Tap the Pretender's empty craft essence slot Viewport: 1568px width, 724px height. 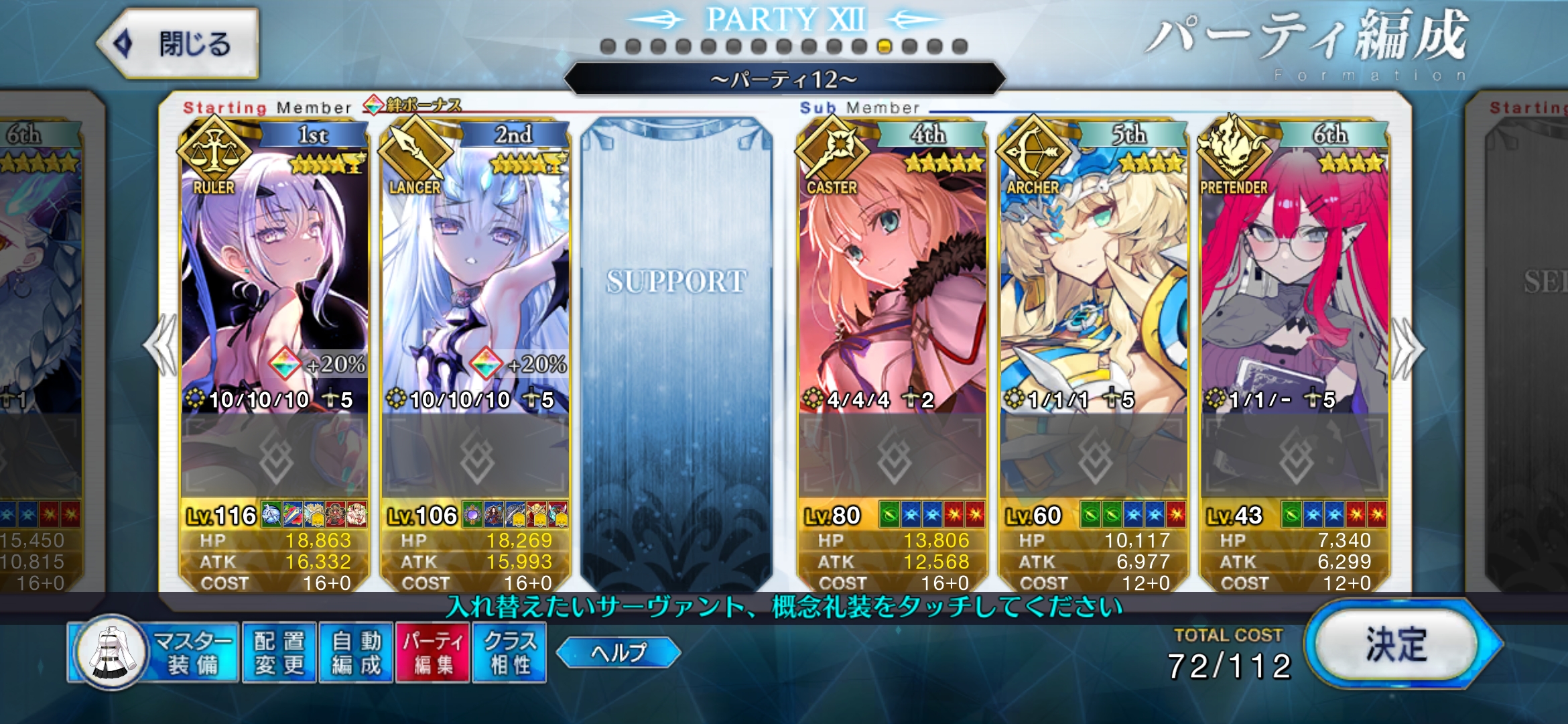point(1294,457)
